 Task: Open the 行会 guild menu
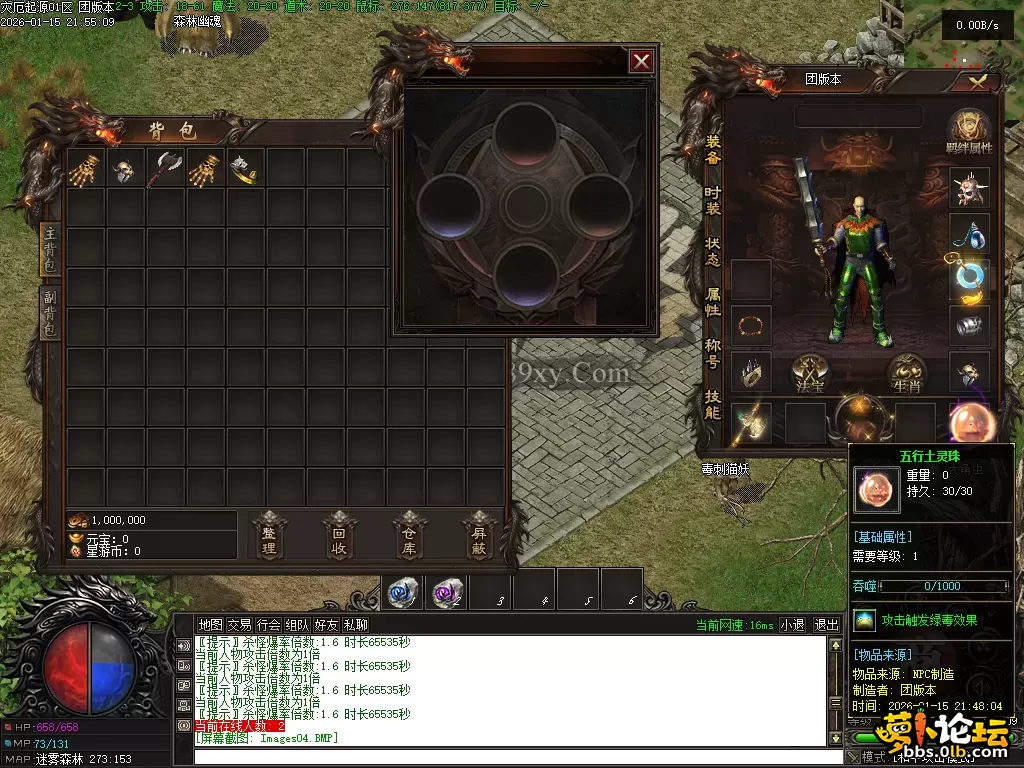(268, 625)
